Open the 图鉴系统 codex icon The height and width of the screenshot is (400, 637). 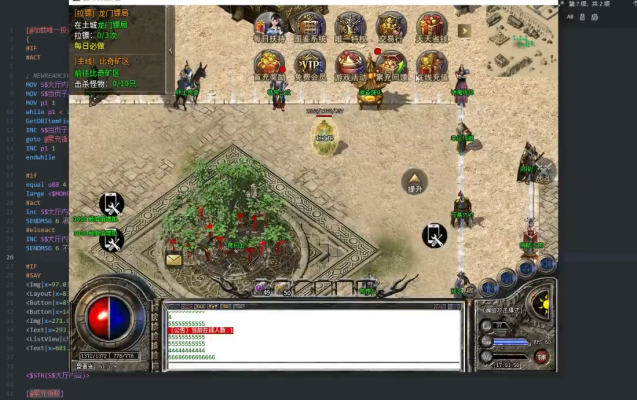click(310, 28)
